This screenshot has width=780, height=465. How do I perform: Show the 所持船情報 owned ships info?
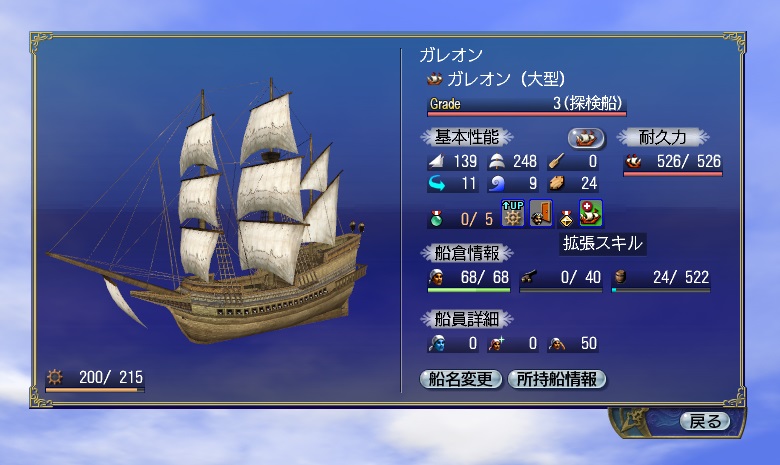coord(557,379)
